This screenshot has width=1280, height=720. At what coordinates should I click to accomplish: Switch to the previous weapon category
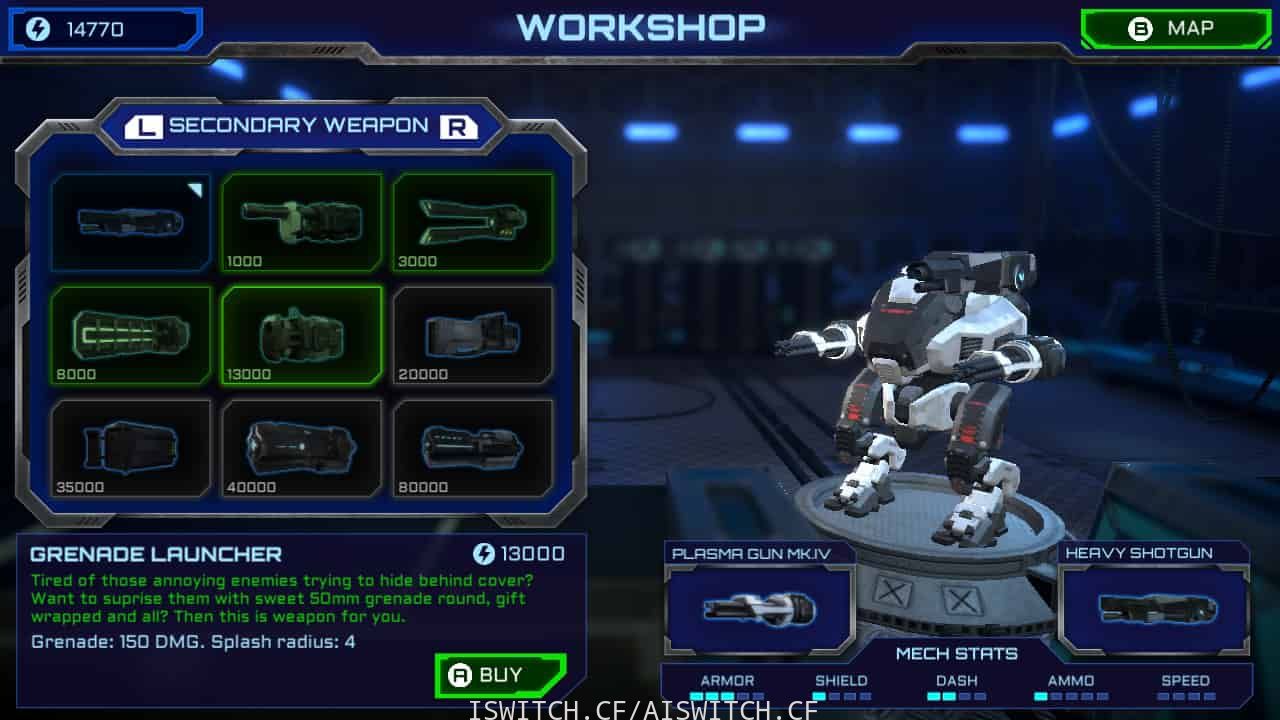(145, 126)
